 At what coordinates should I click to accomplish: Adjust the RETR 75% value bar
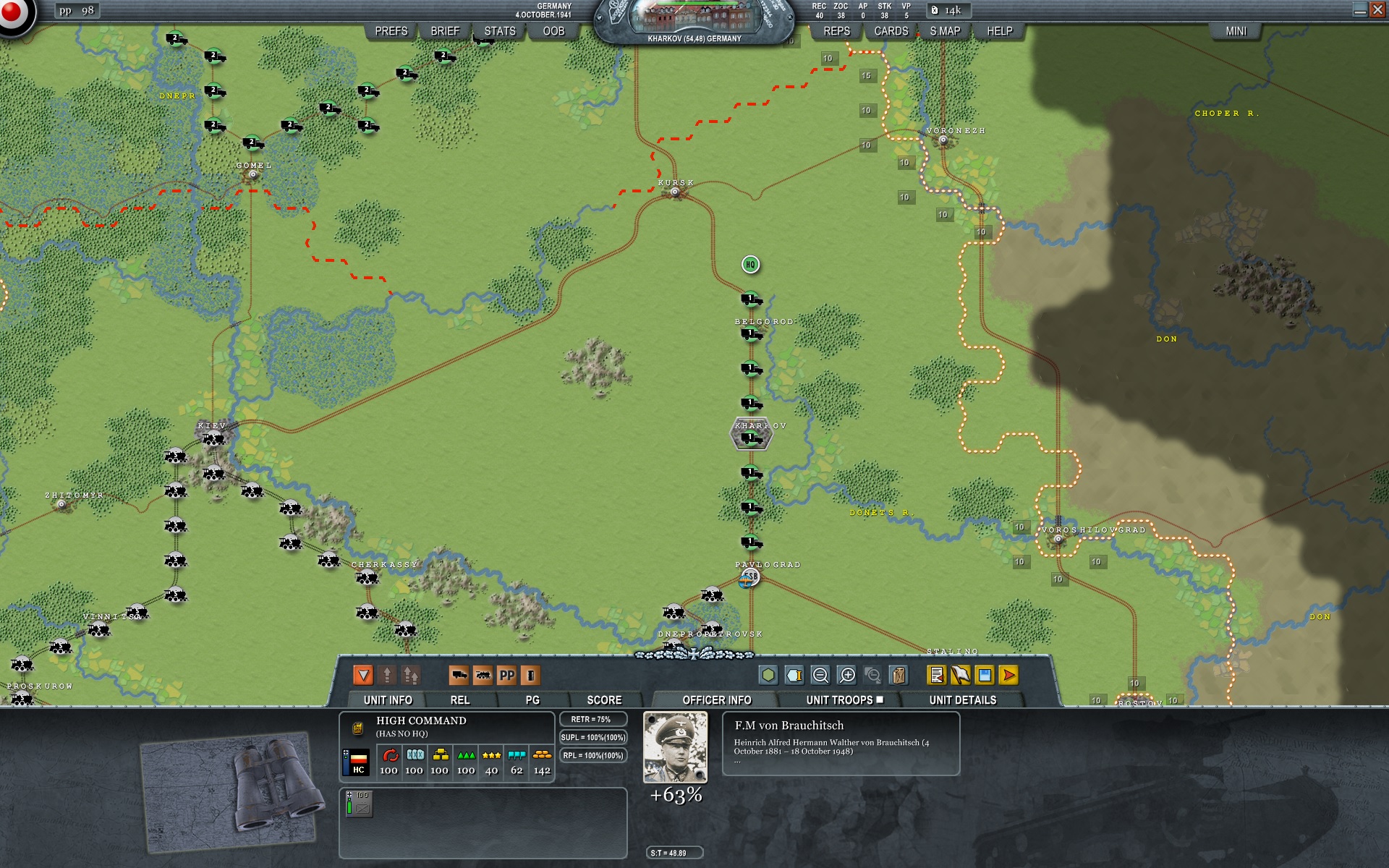pyautogui.click(x=593, y=719)
